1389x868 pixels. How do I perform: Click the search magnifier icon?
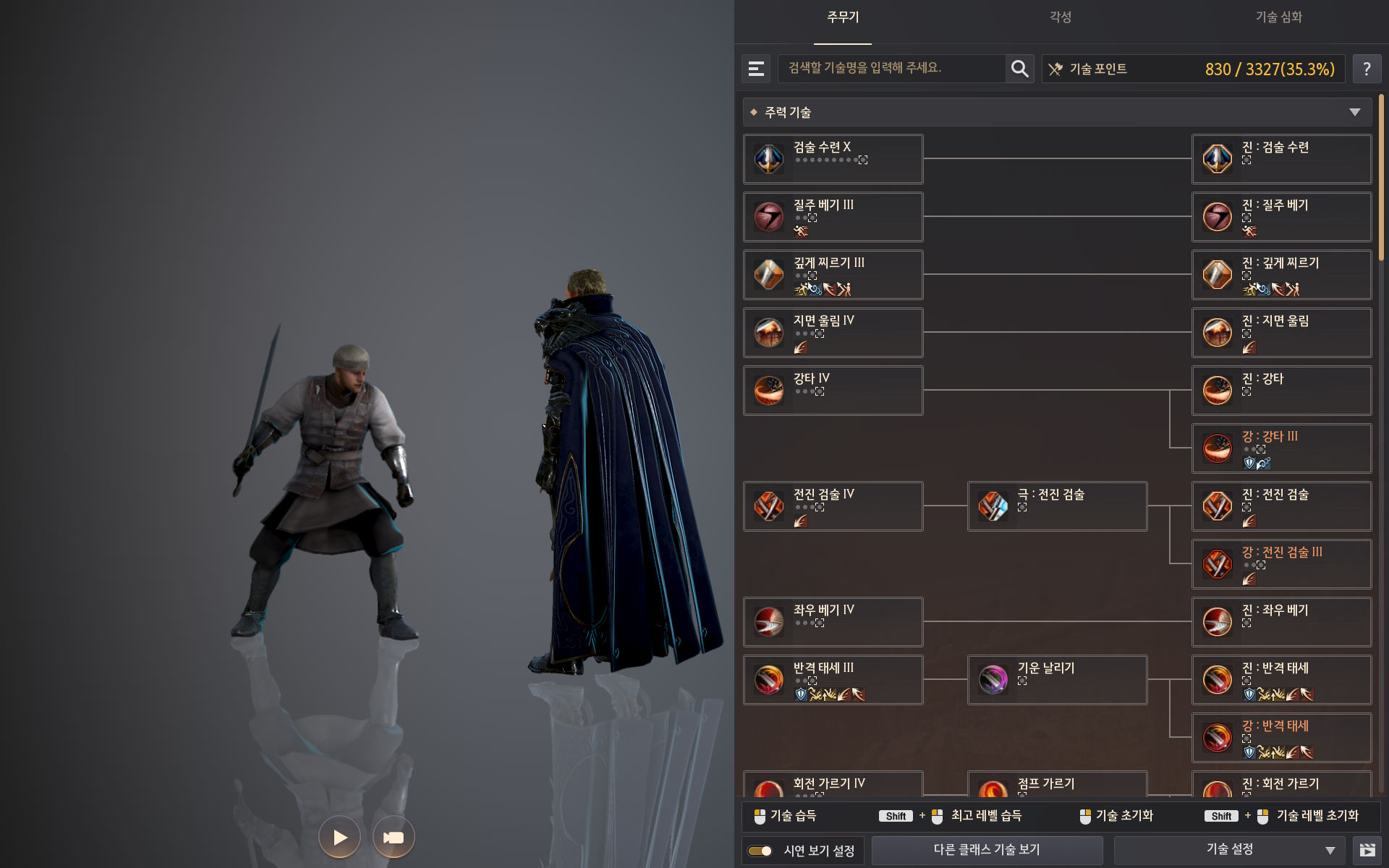point(1020,69)
